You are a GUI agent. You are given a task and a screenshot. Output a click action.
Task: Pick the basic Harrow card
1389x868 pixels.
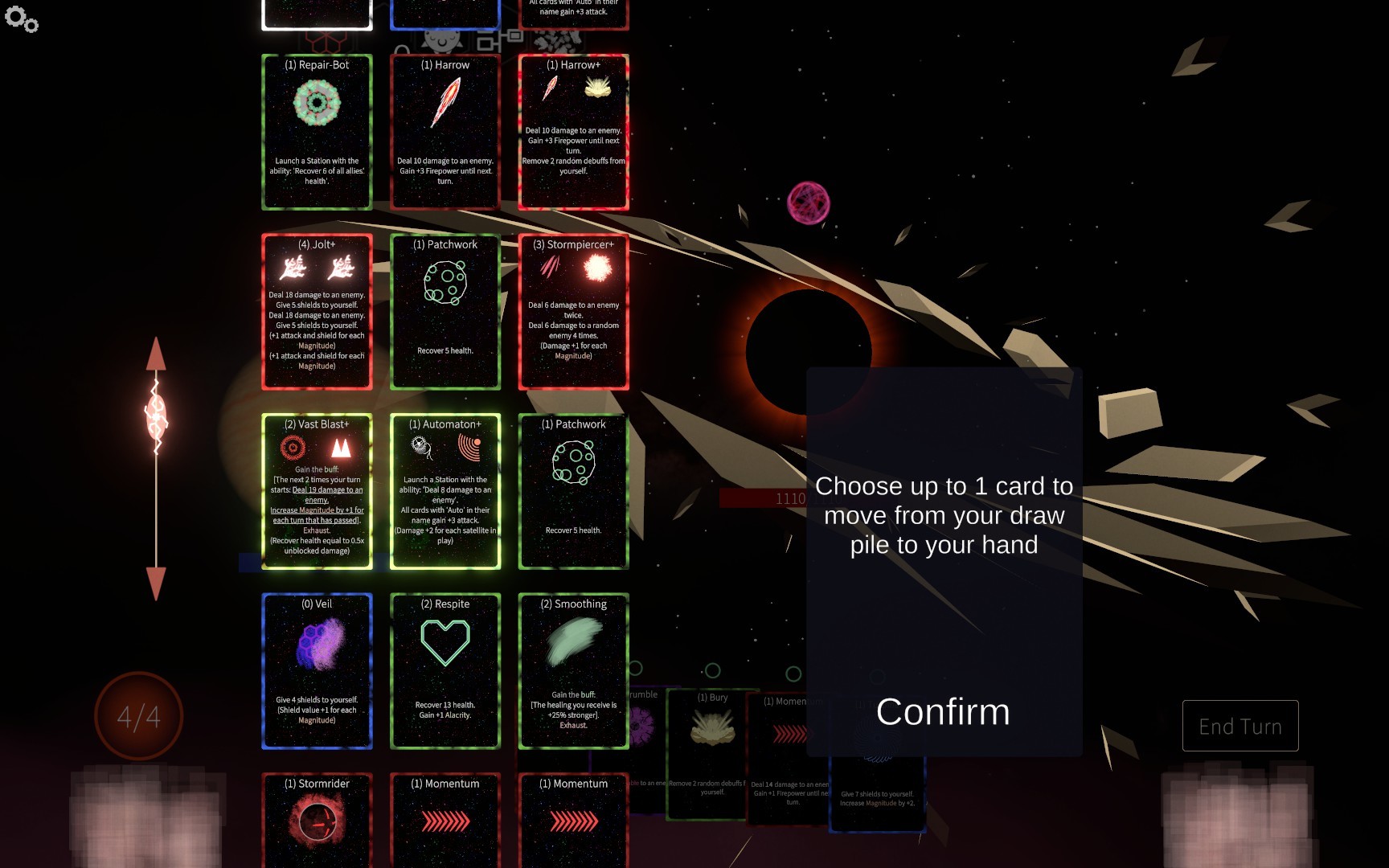[x=445, y=132]
